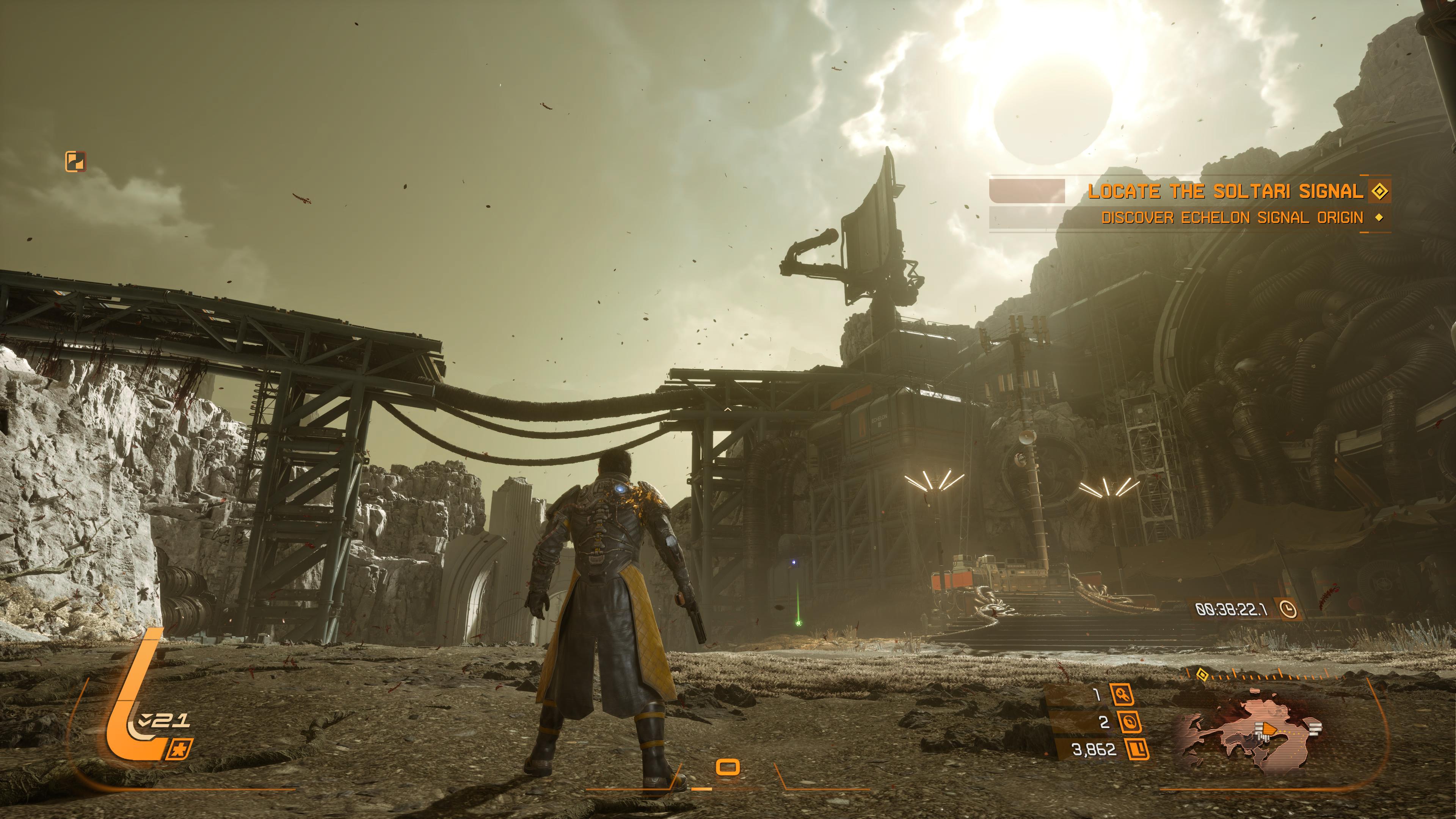Click the yellow diamond marker on the compass

pyautogui.click(x=1203, y=674)
